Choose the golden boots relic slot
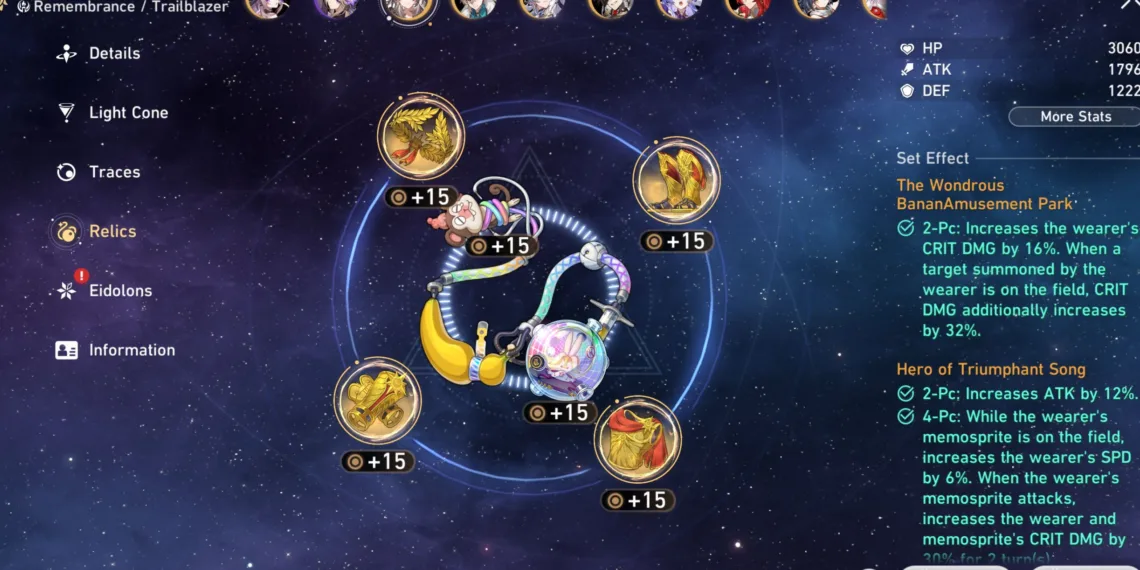The height and width of the screenshot is (570, 1140). (x=676, y=181)
